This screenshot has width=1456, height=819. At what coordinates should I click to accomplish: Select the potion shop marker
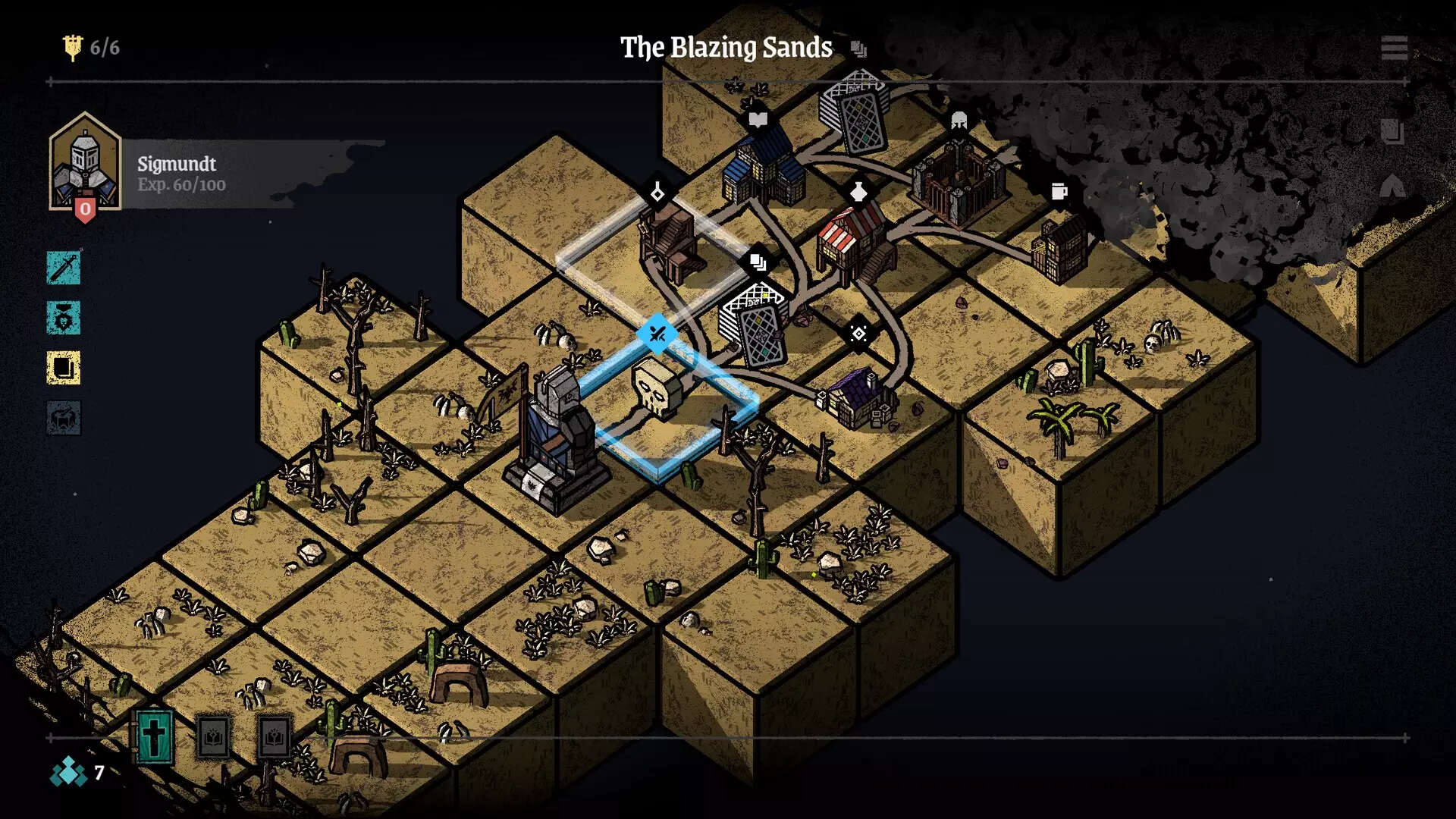pyautogui.click(x=858, y=191)
